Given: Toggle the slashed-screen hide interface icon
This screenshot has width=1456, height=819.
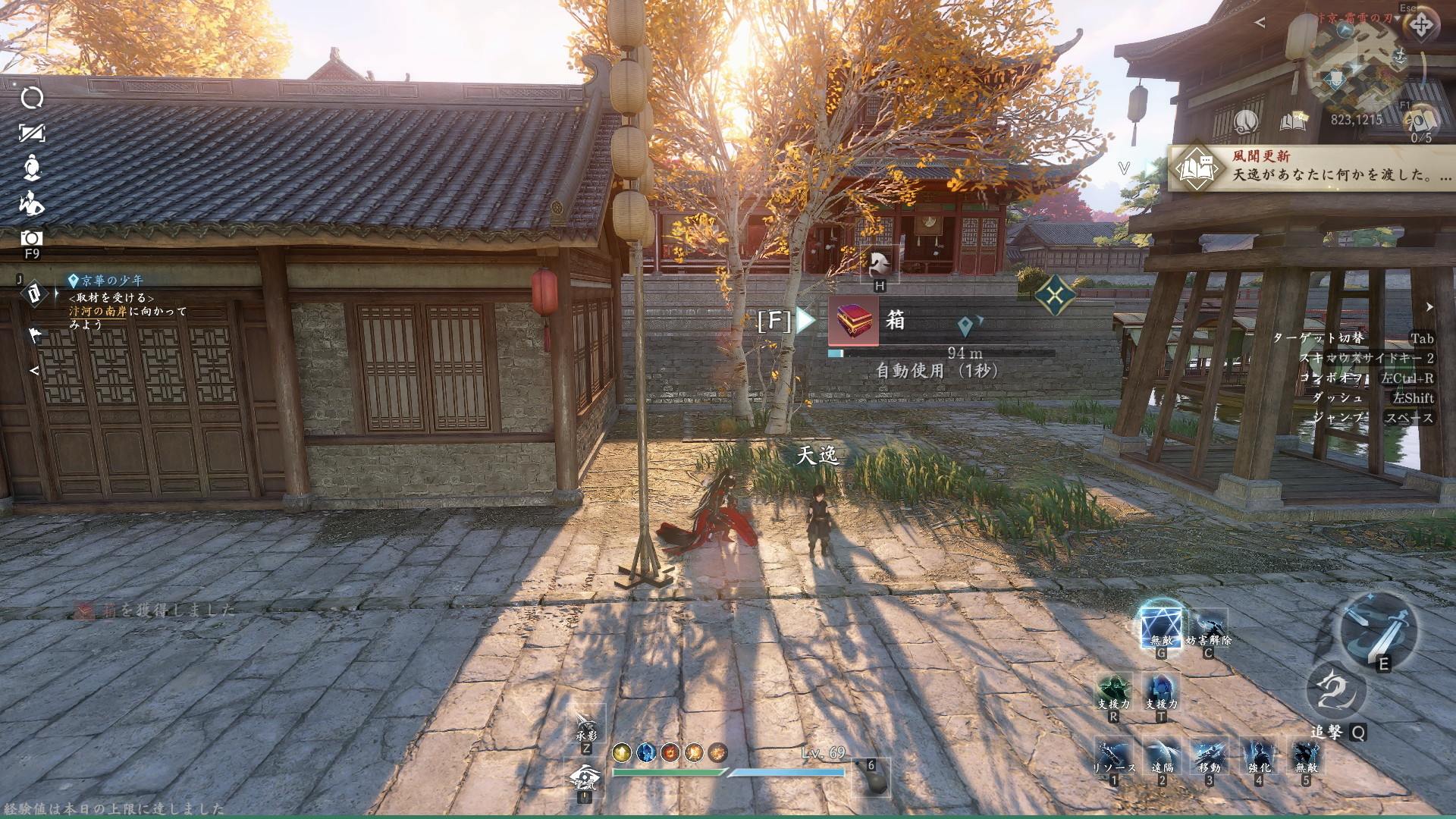Looking at the screenshot, I should 32,133.
